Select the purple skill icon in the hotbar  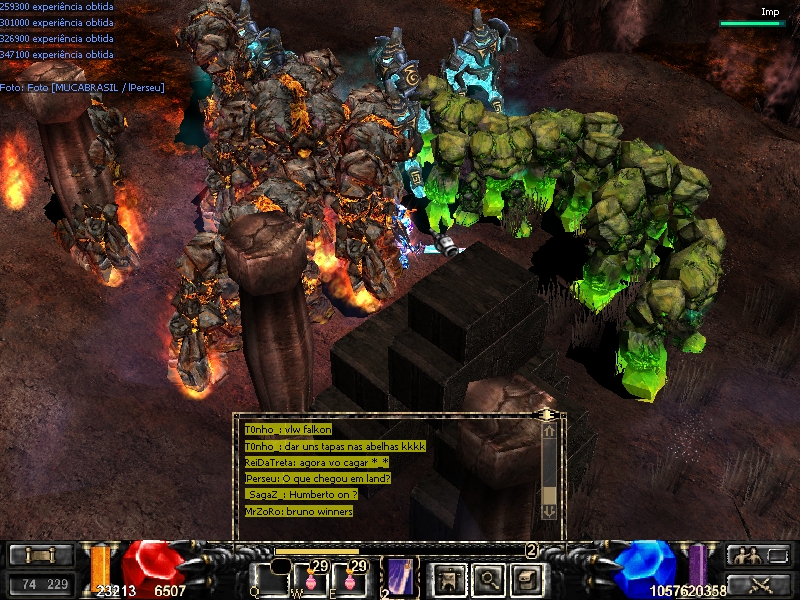[401, 577]
